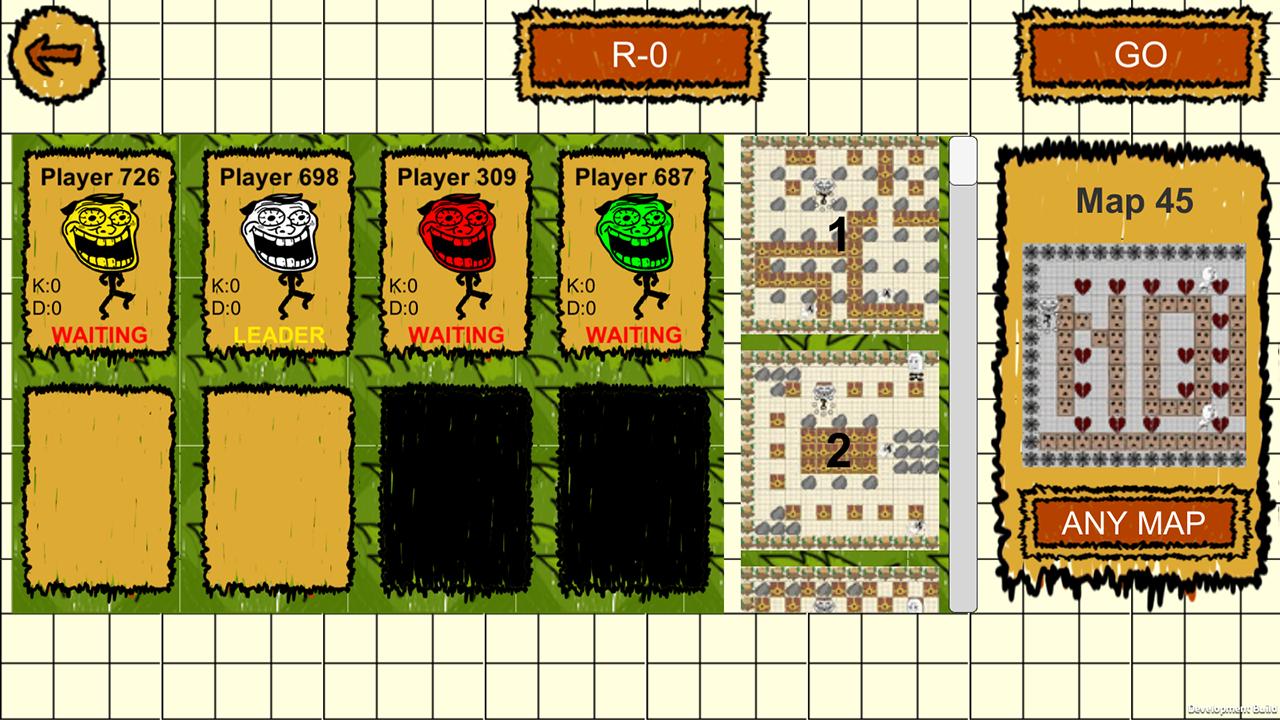Screen dimensions: 1280x720
Task: Click the partially visible third map thumbnail
Action: pos(840,590)
